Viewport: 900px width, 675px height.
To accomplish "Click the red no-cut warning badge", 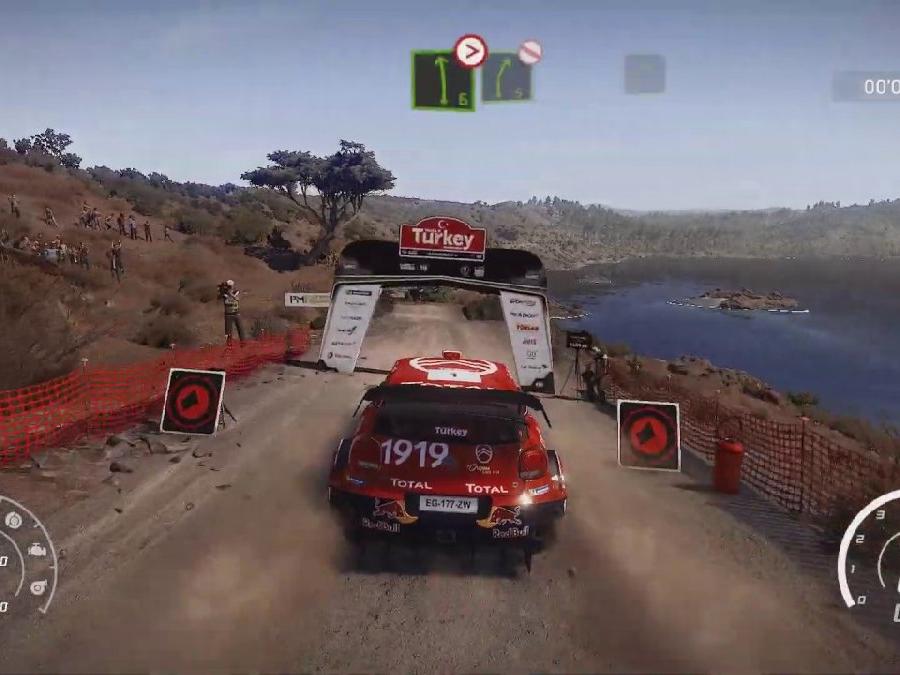I will tap(530, 52).
